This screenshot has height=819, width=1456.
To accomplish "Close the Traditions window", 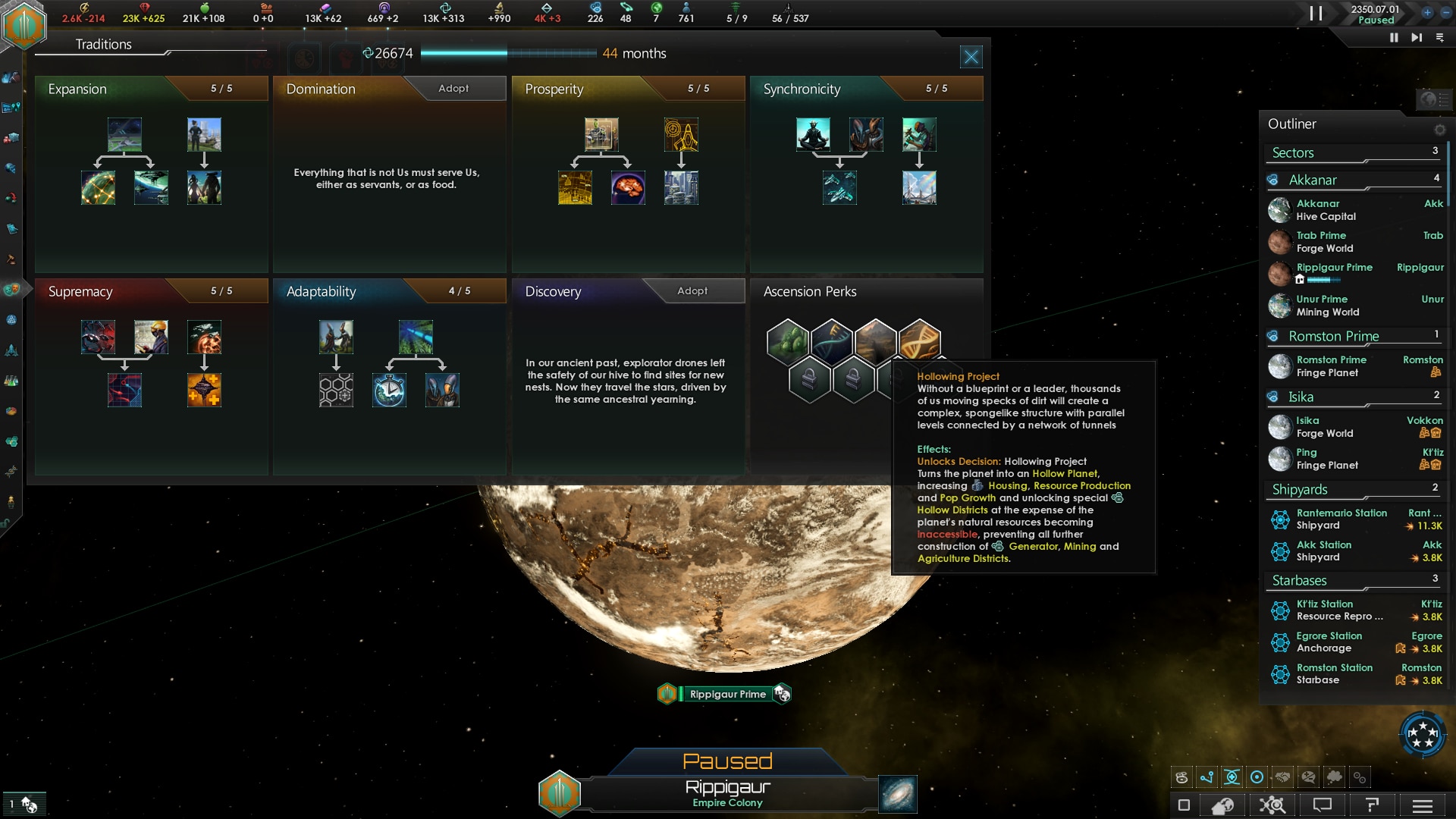I will point(971,56).
